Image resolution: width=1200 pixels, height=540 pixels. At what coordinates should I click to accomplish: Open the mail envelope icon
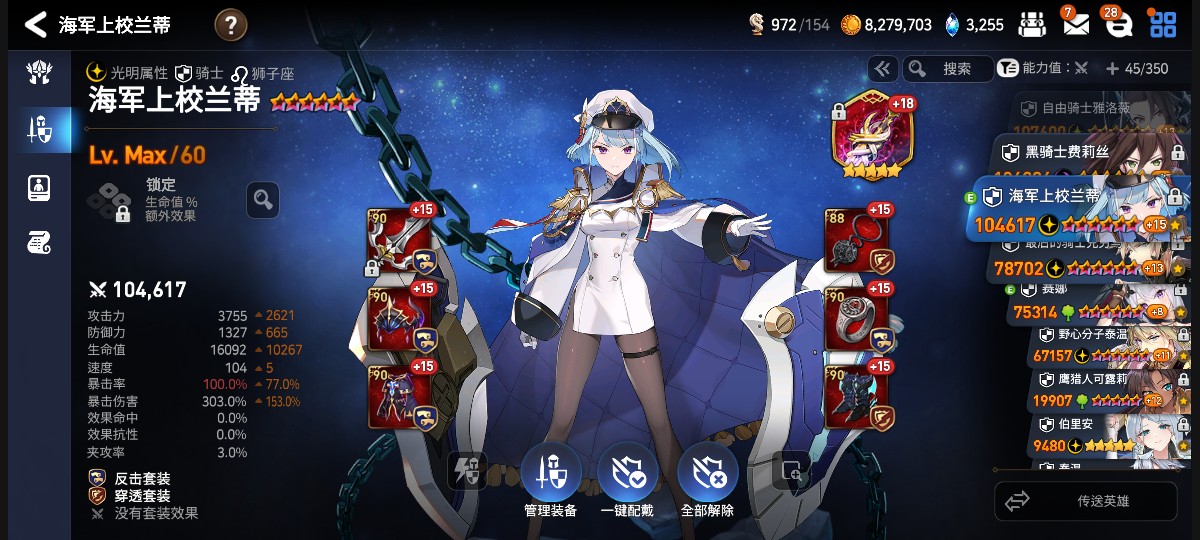tap(1075, 25)
